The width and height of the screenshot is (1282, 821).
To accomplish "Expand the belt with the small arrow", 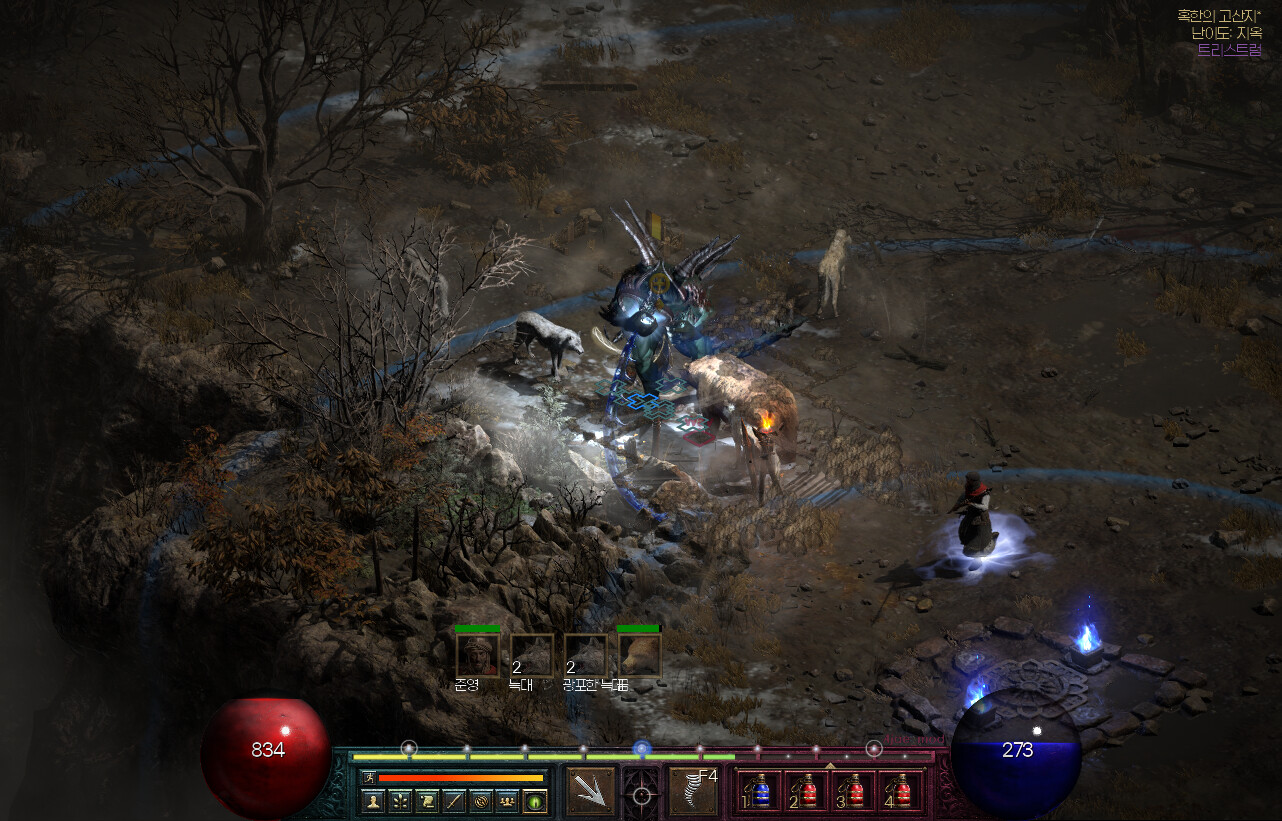I will pos(829,765).
